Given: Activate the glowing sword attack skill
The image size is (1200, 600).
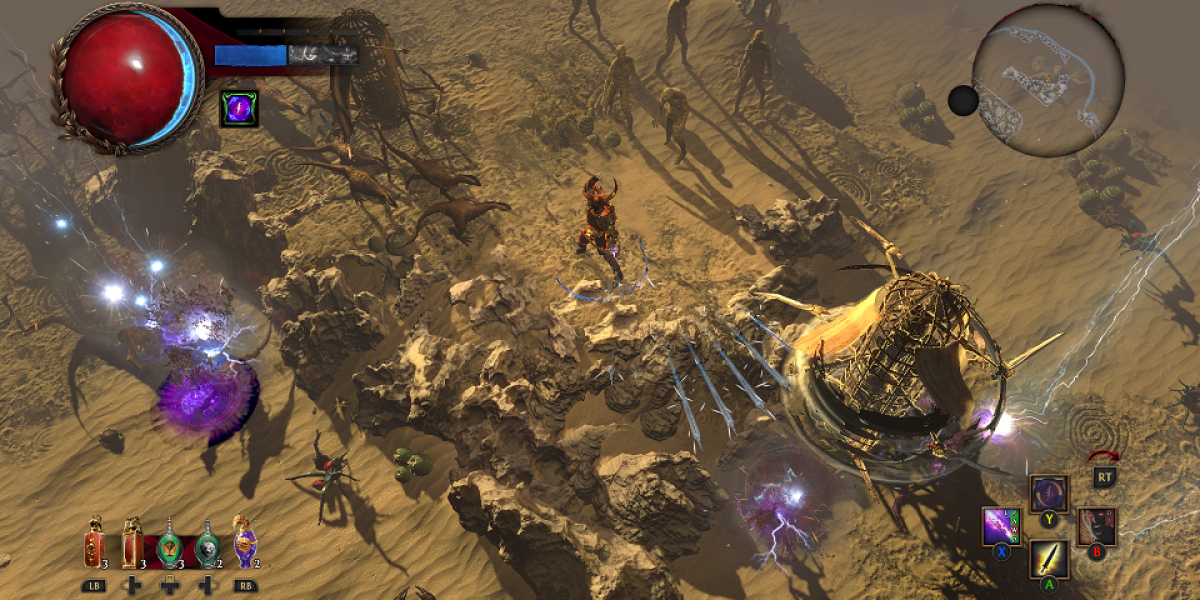Looking at the screenshot, I should pos(1049,559).
